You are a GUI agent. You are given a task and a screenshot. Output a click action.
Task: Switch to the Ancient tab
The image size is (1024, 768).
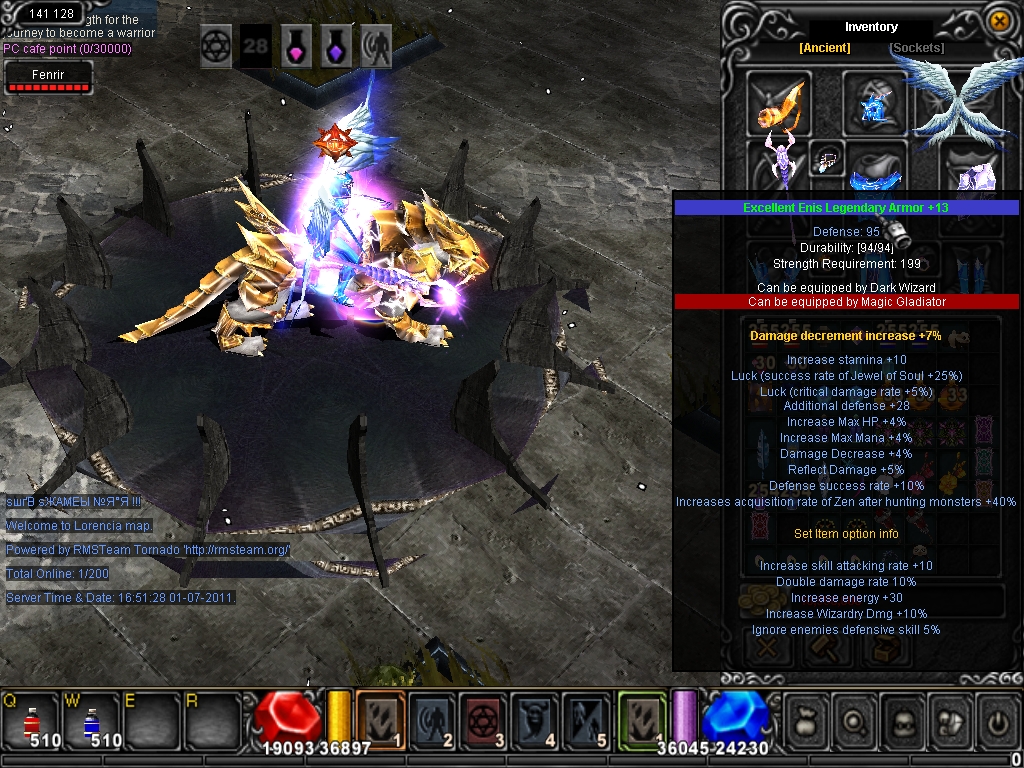click(824, 48)
